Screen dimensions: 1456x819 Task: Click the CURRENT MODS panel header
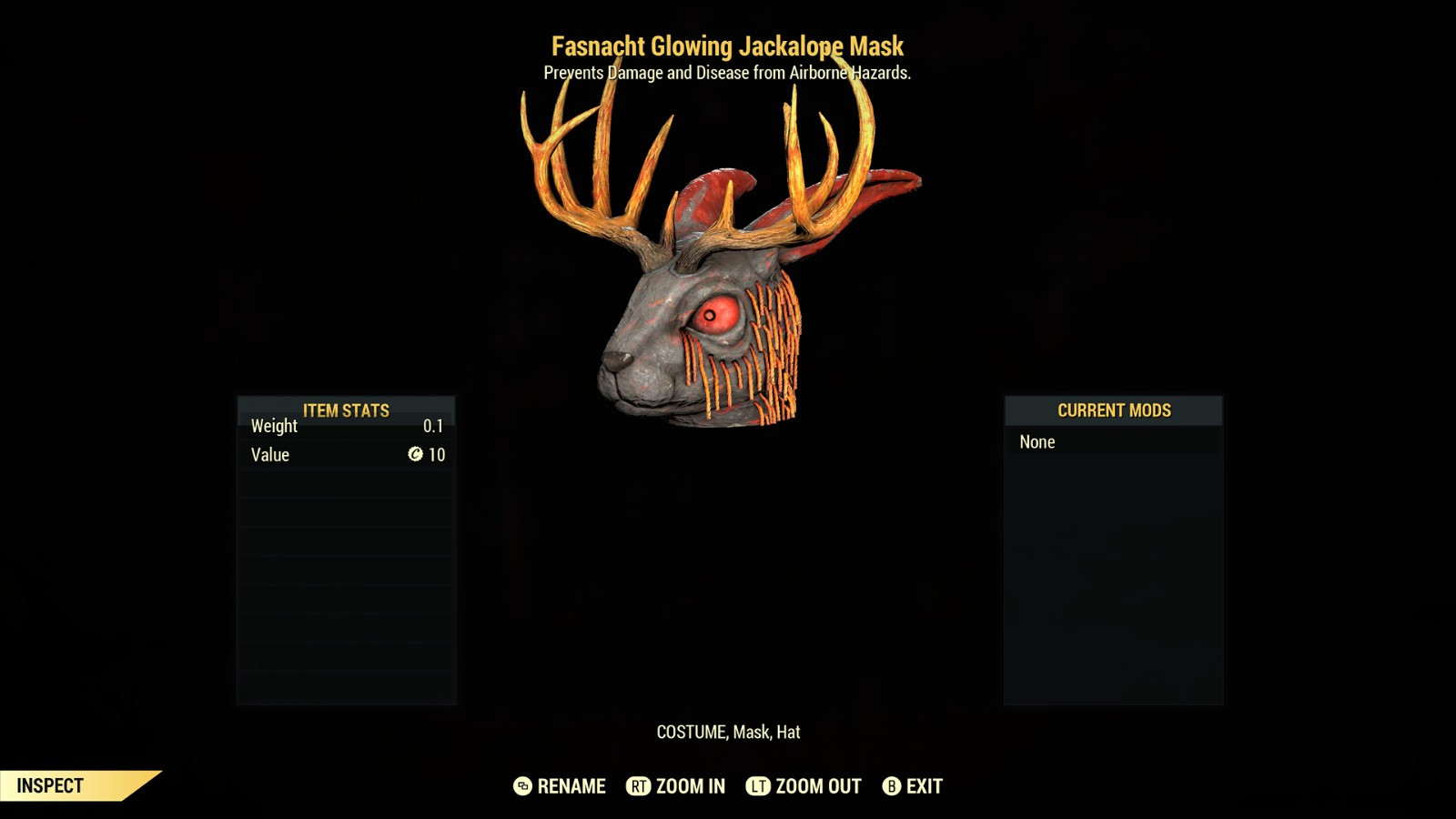pos(1112,410)
